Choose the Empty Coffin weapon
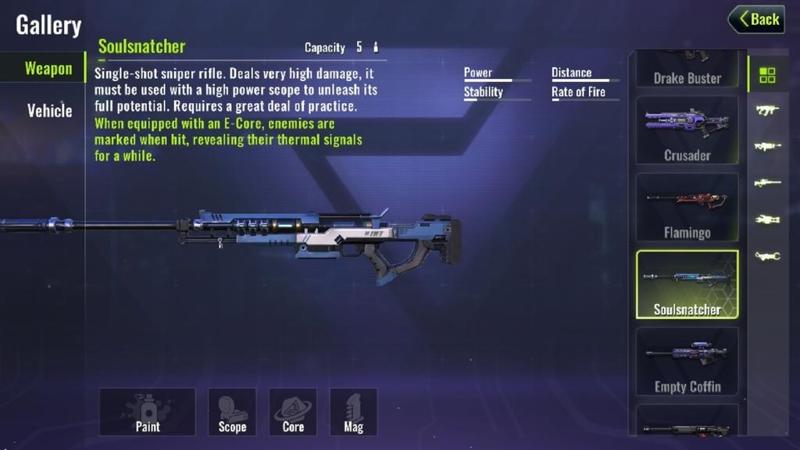Viewport: 800px width, 450px height. pyautogui.click(x=687, y=361)
